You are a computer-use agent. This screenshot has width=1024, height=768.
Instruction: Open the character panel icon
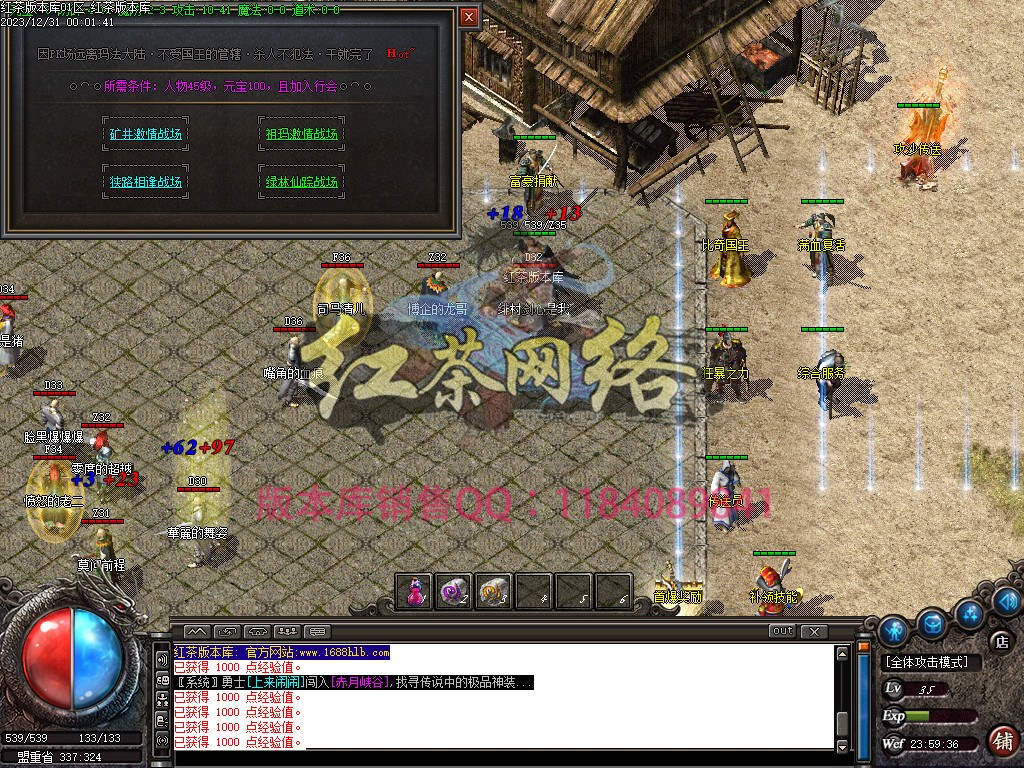click(x=893, y=629)
